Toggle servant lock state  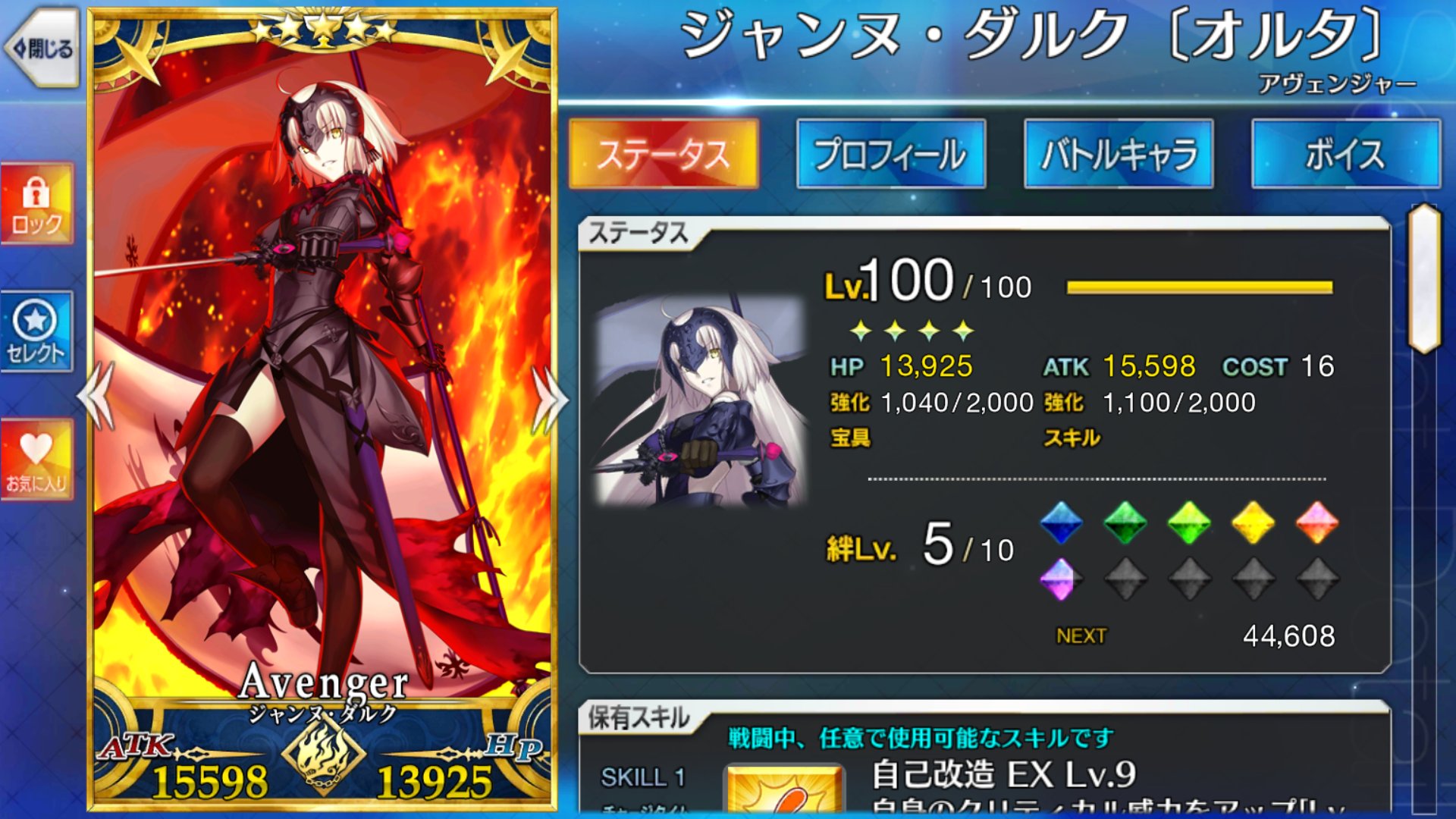coord(37,199)
